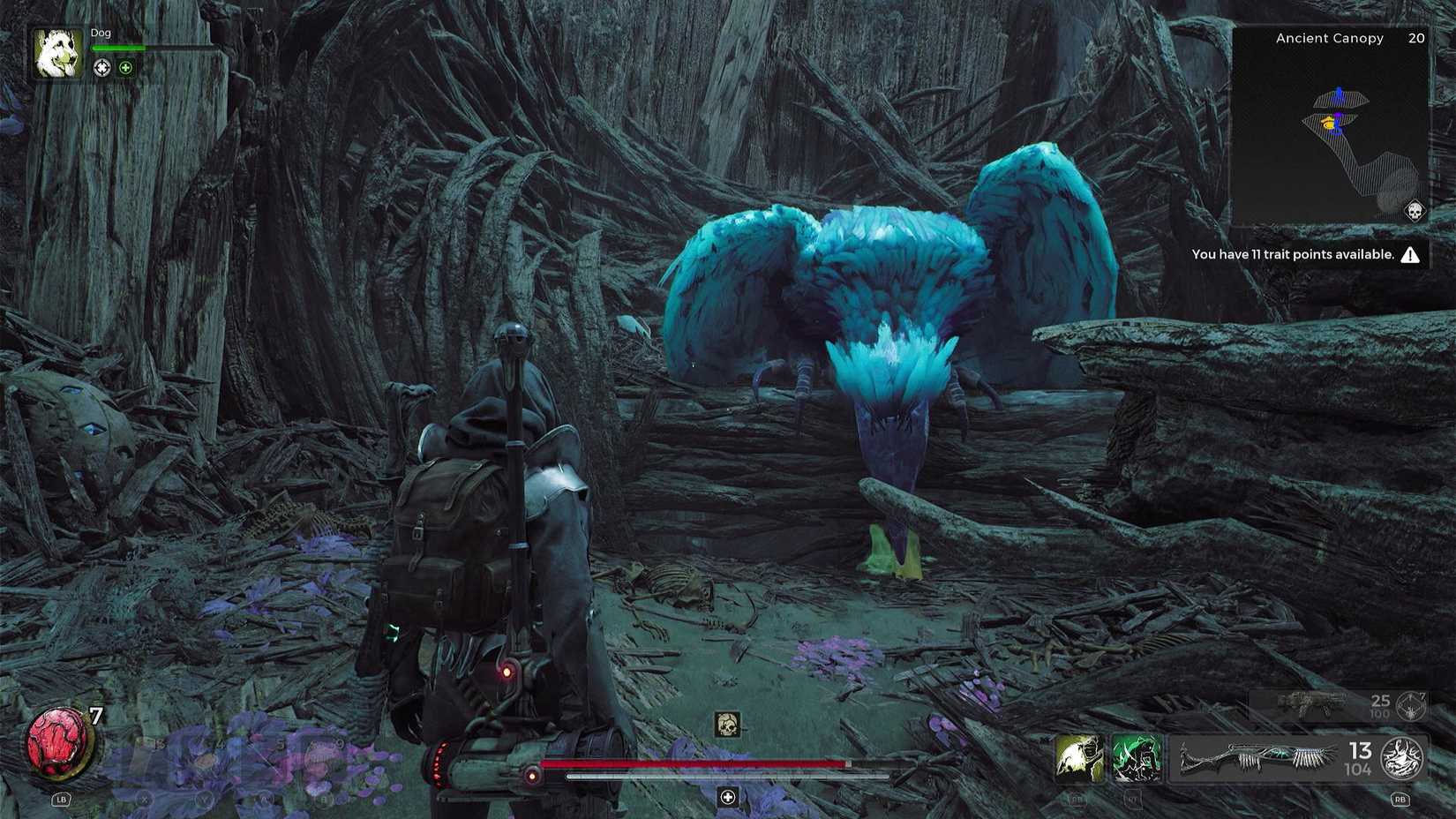Click the spider-like ammo emblem beside 25/100 count

pyautogui.click(x=1409, y=707)
